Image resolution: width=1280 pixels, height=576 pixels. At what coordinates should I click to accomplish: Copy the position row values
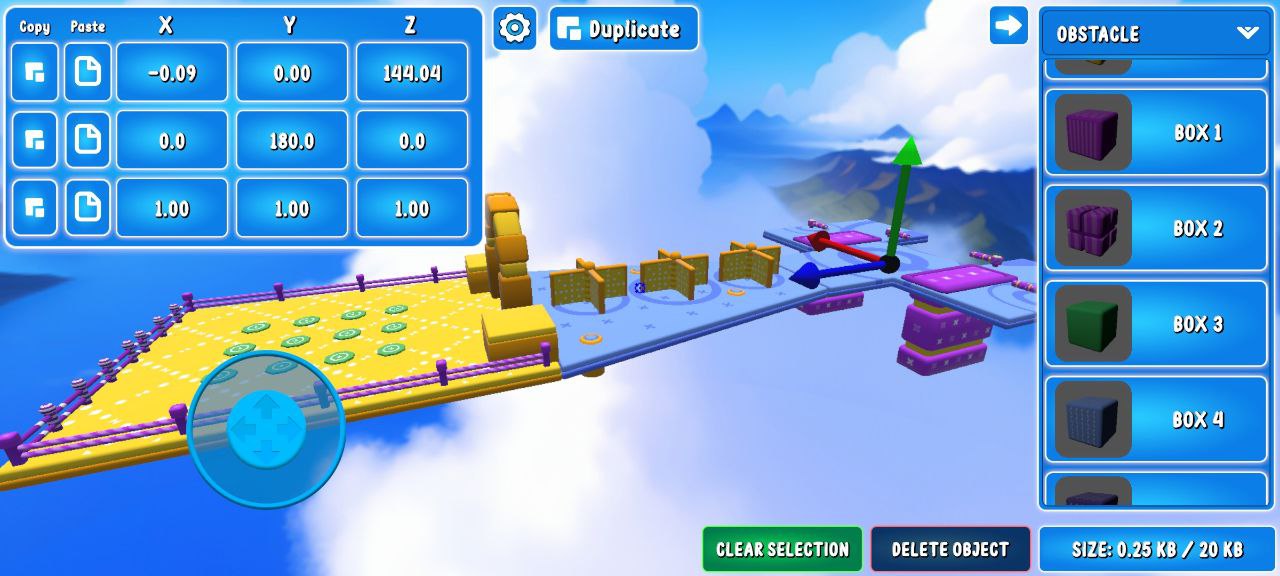(x=34, y=73)
